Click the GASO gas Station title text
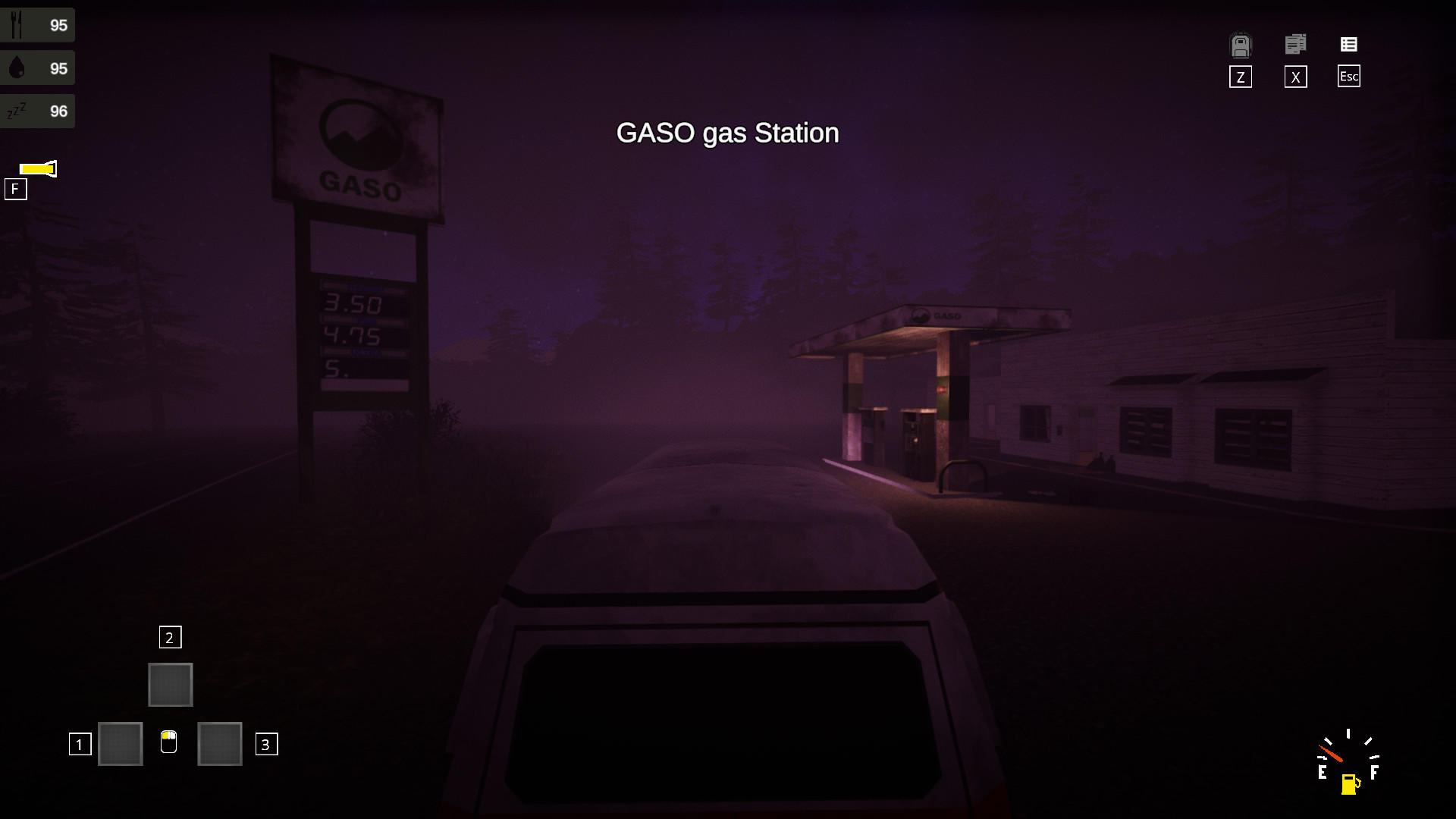Viewport: 1456px width, 819px height. coord(727,133)
